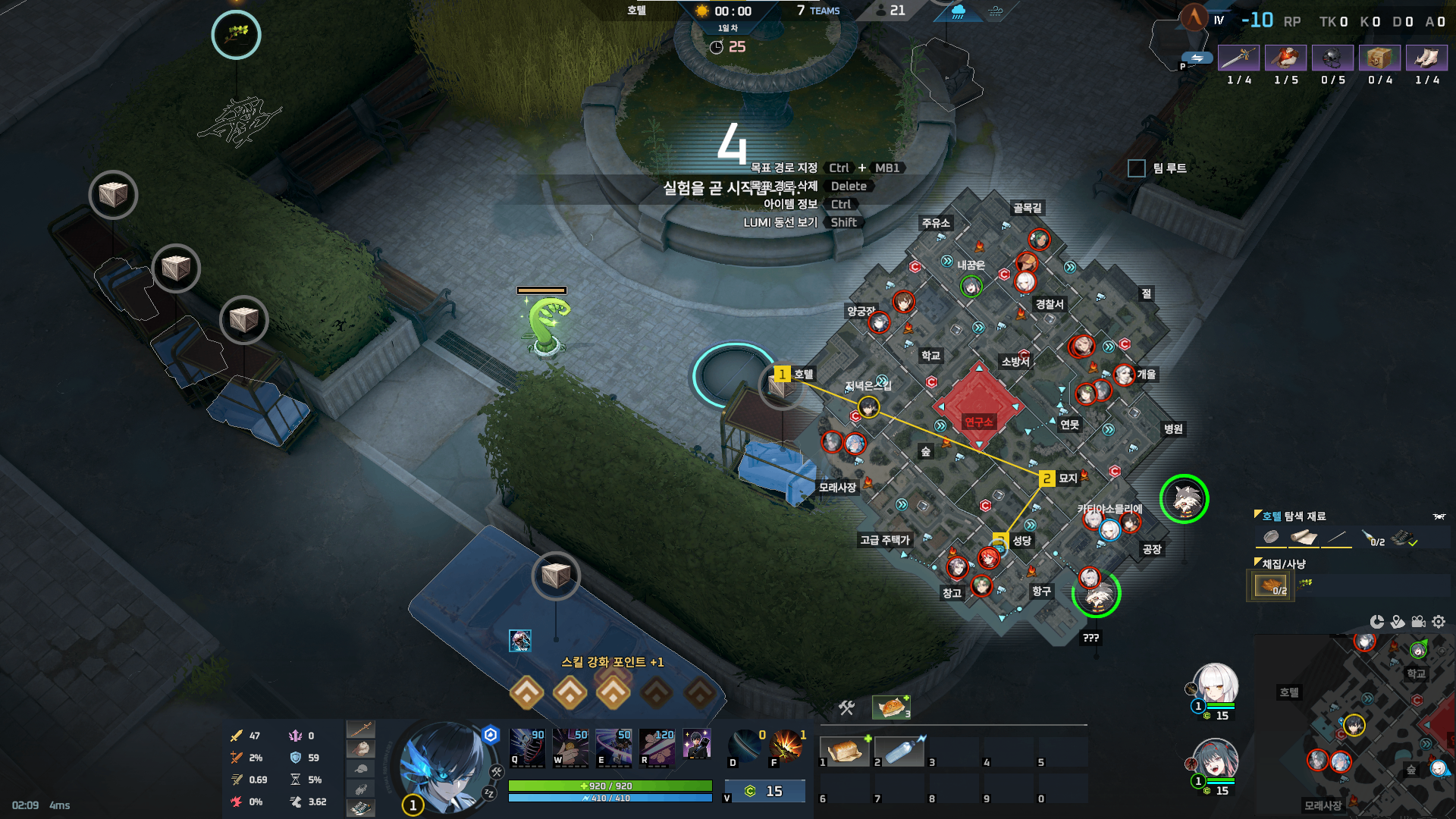Select the target boots in the route tracker

coord(1426,58)
